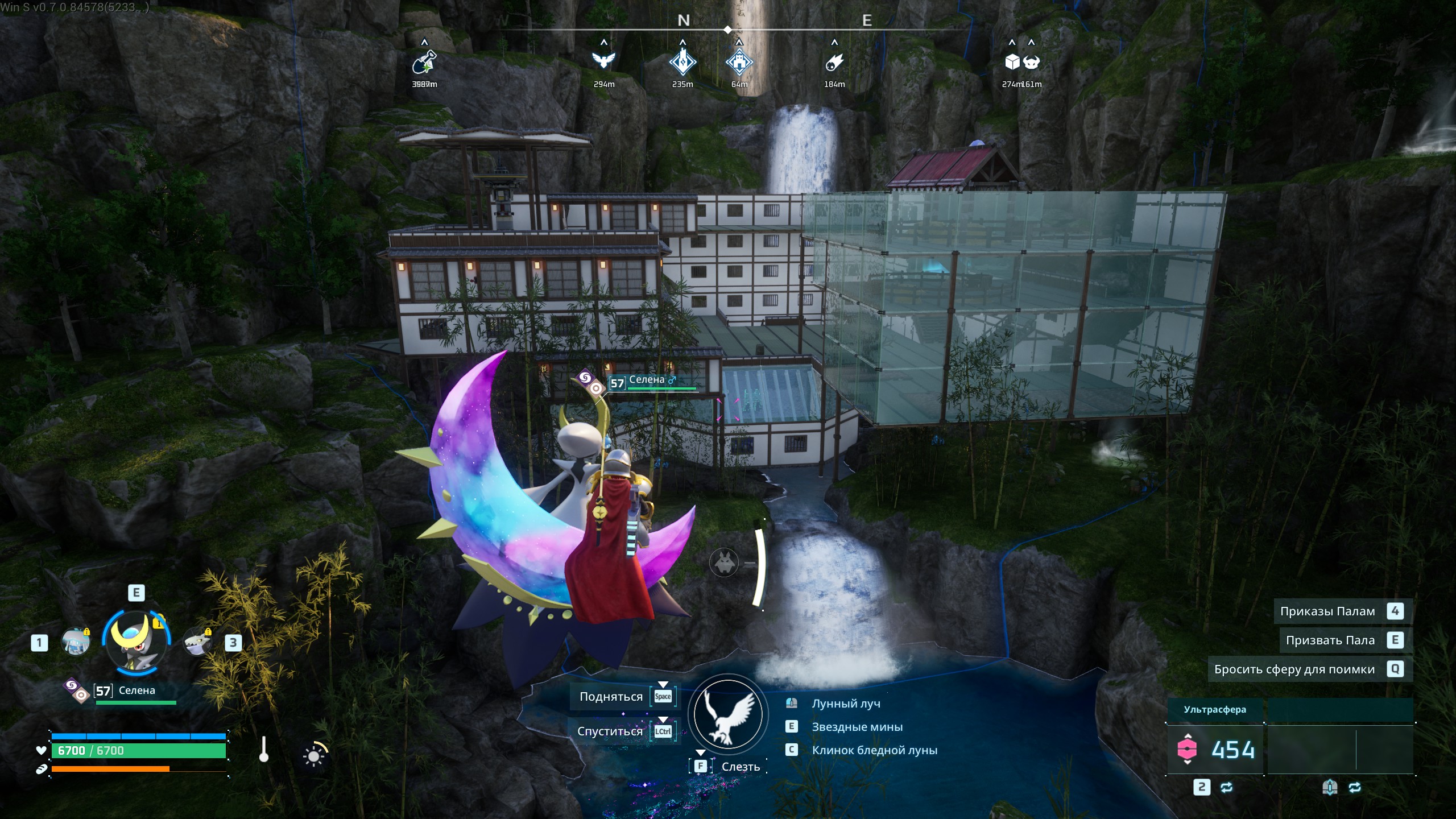The image size is (1456, 819).
Task: Select the tower marker at 235m on compass
Action: coord(682,62)
